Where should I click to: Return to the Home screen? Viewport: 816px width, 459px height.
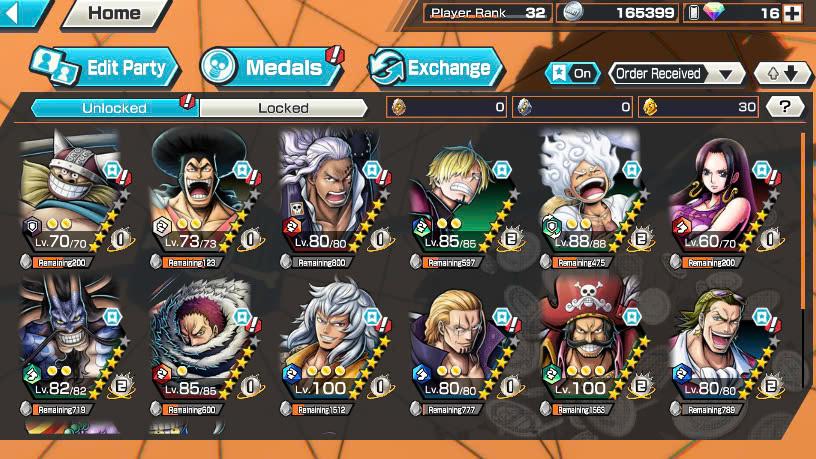114,14
